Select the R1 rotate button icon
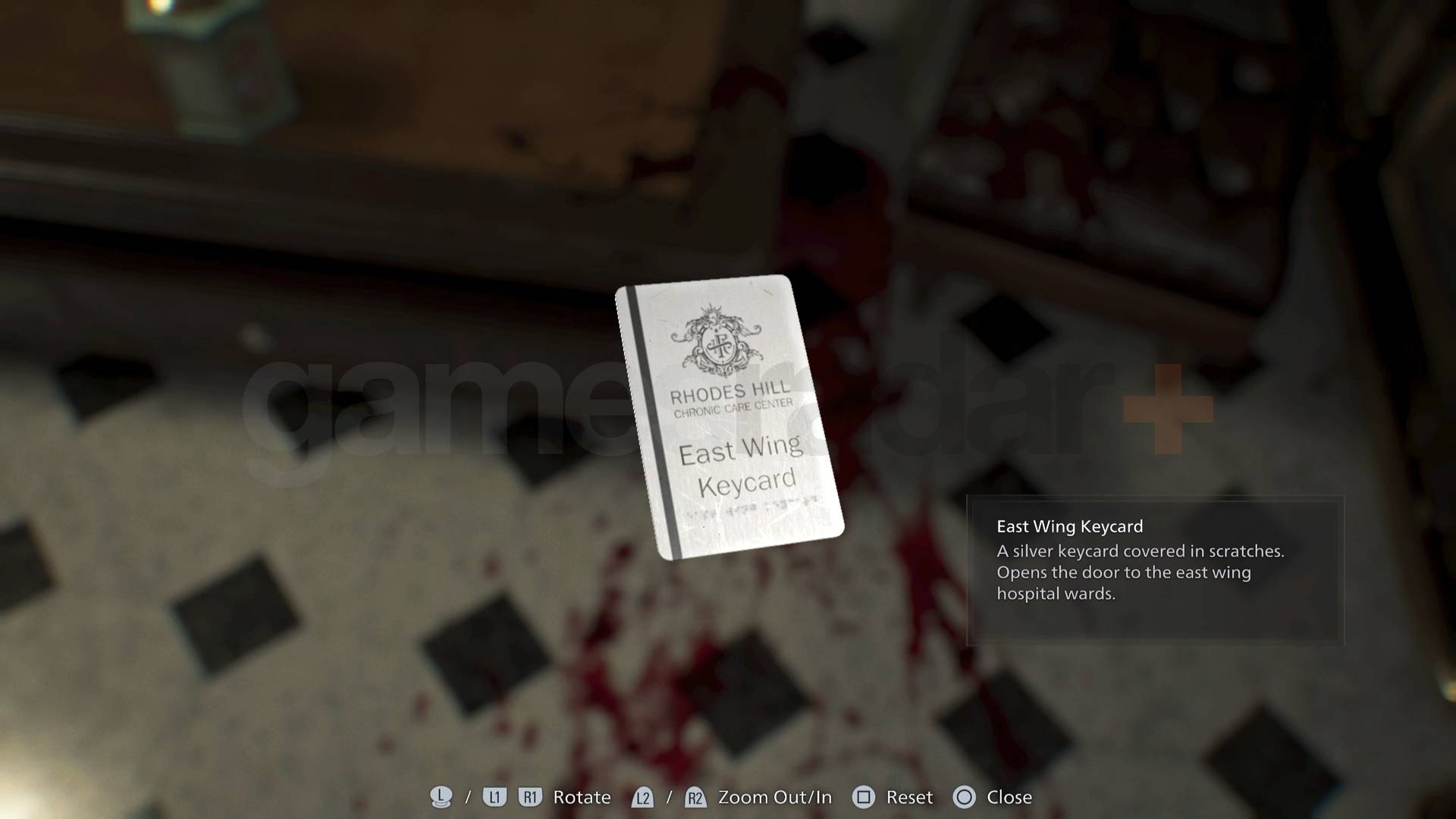 (x=531, y=797)
